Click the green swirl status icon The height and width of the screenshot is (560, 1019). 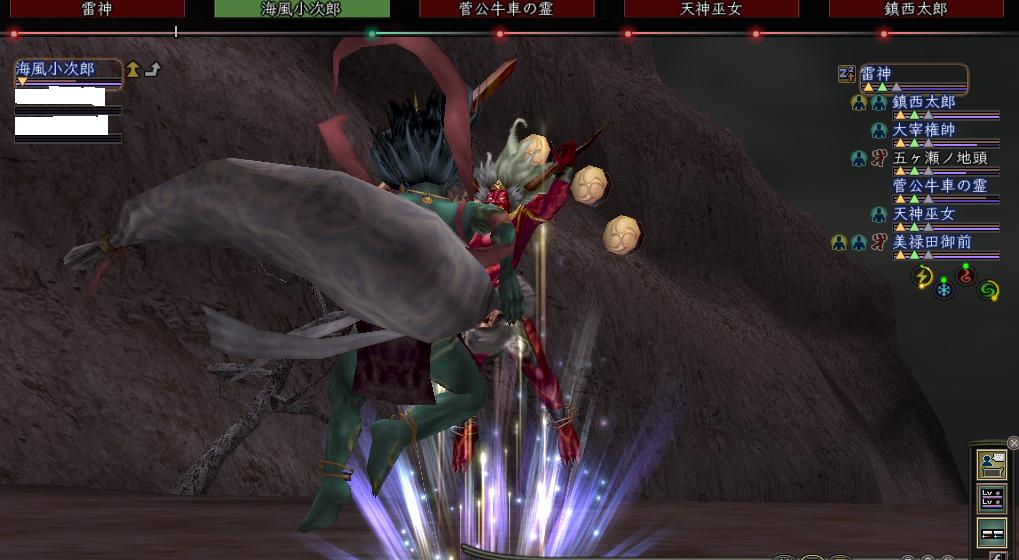pyautogui.click(x=988, y=290)
